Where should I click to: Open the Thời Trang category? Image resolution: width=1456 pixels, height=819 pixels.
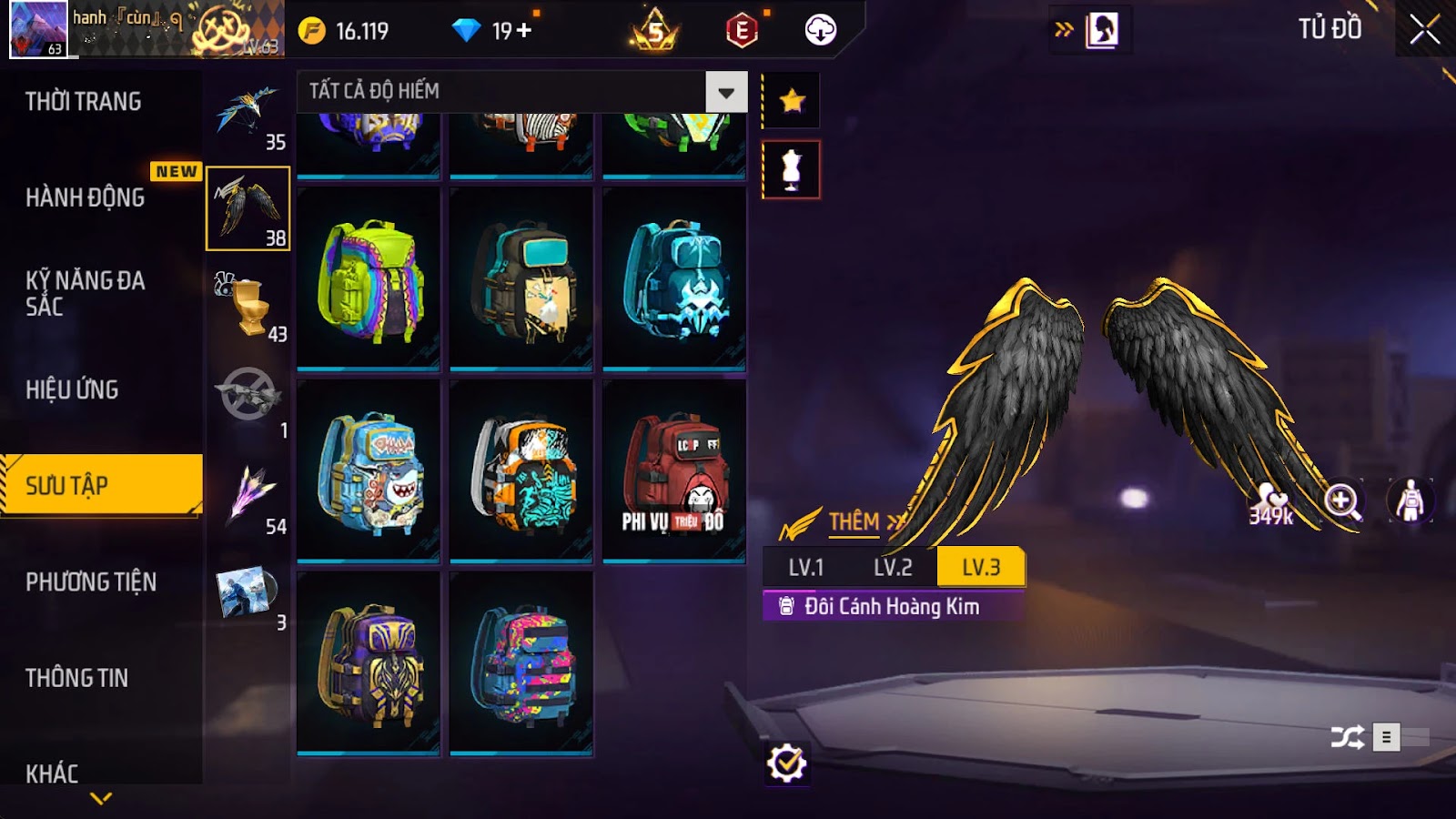tap(84, 101)
